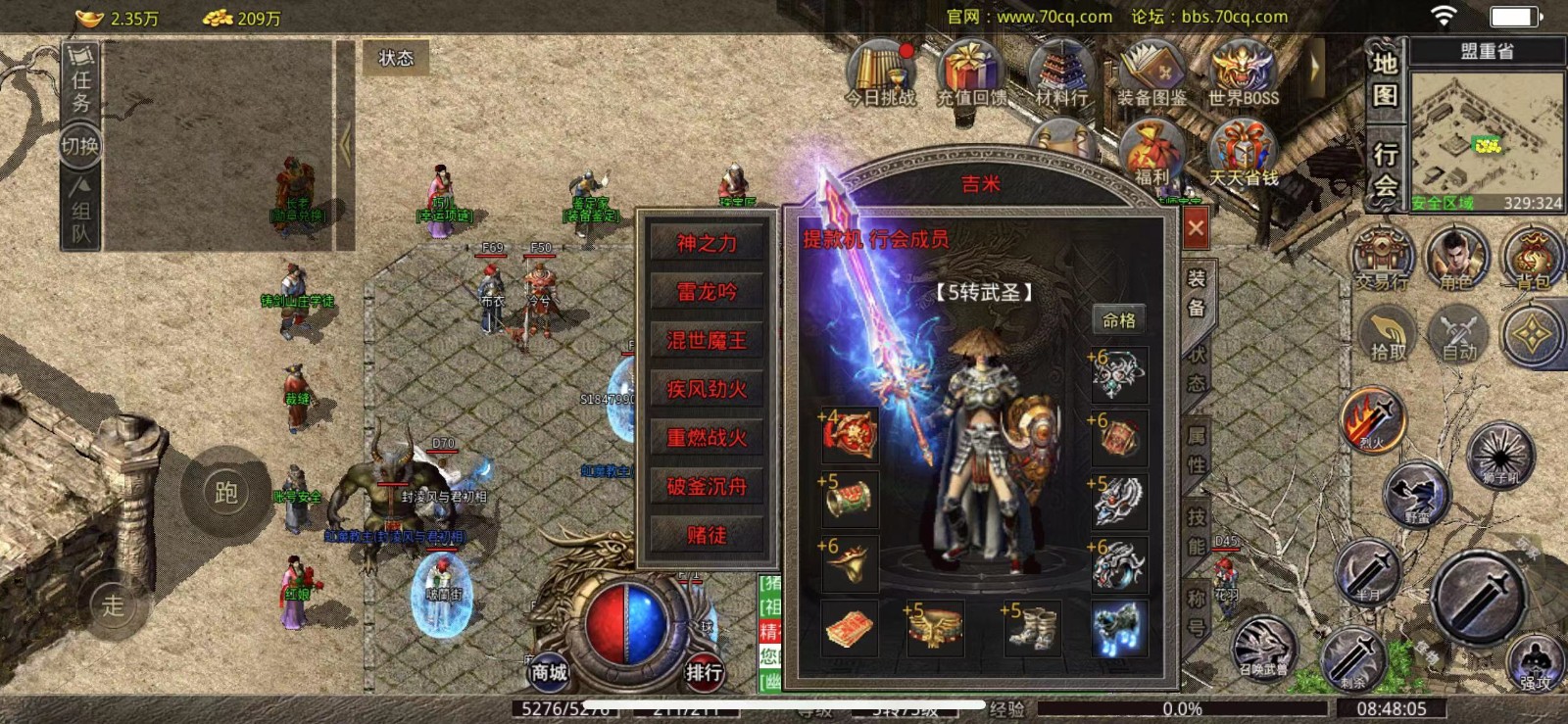Image resolution: width=1568 pixels, height=724 pixels.
Task: Open 今日挑战 daily challenge
Action: [x=880, y=74]
